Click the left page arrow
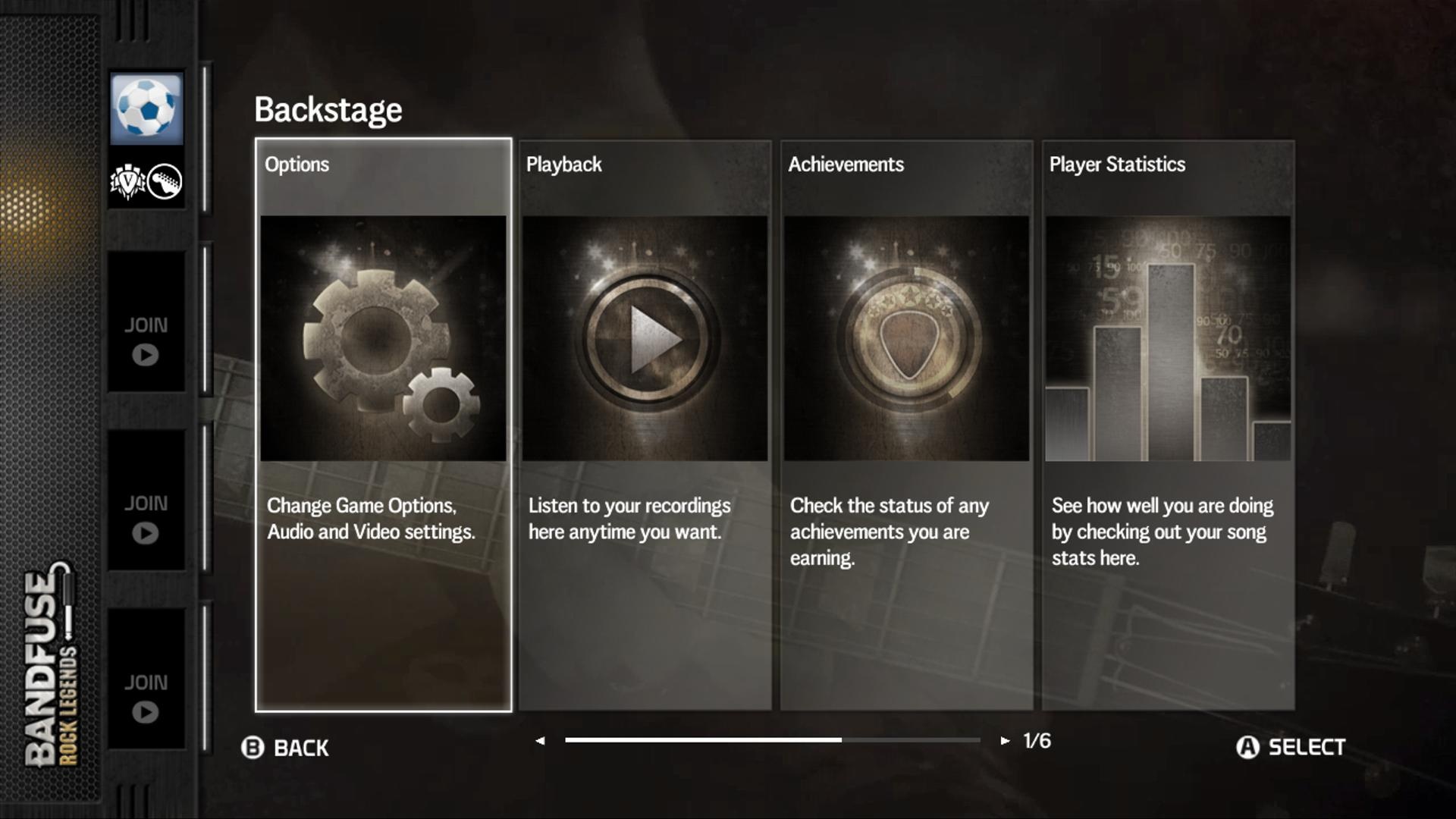The image size is (1456, 819). click(x=540, y=741)
